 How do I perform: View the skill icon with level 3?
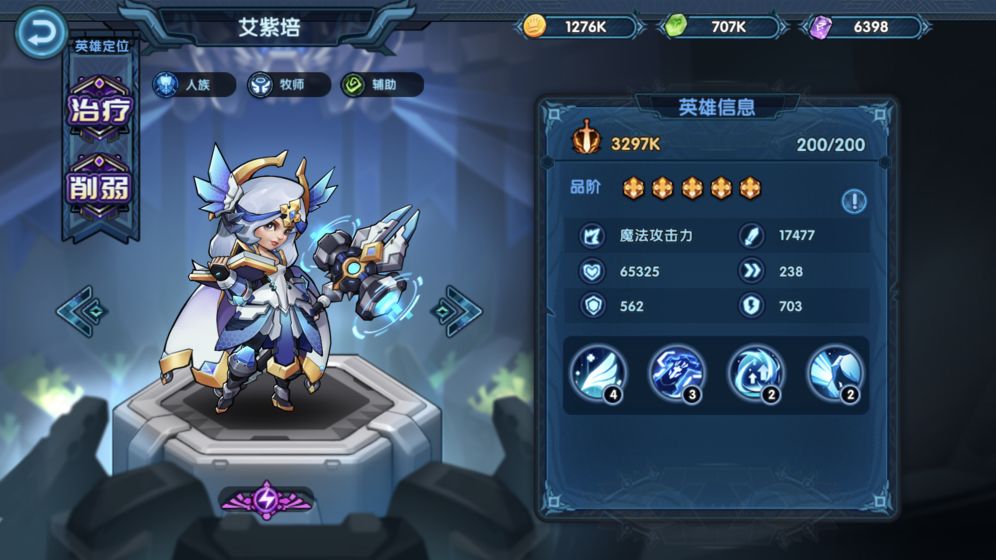tap(677, 373)
